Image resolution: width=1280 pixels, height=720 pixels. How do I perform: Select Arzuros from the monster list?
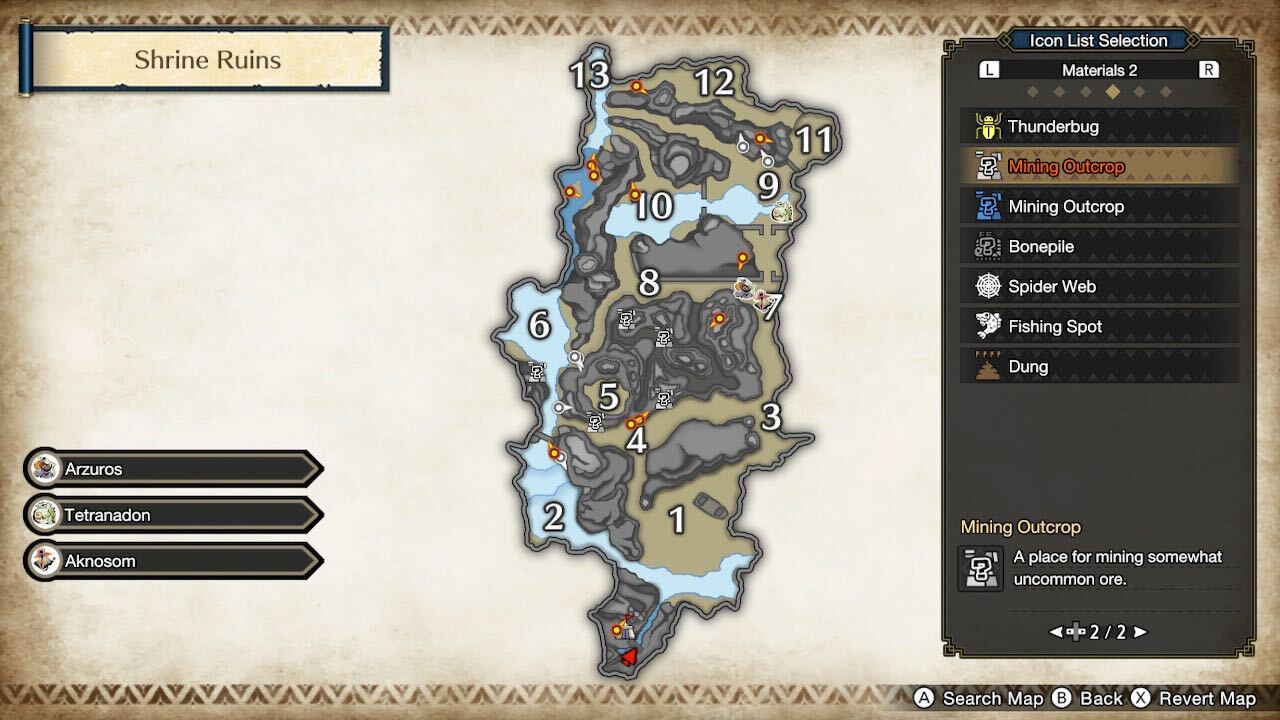pos(170,468)
